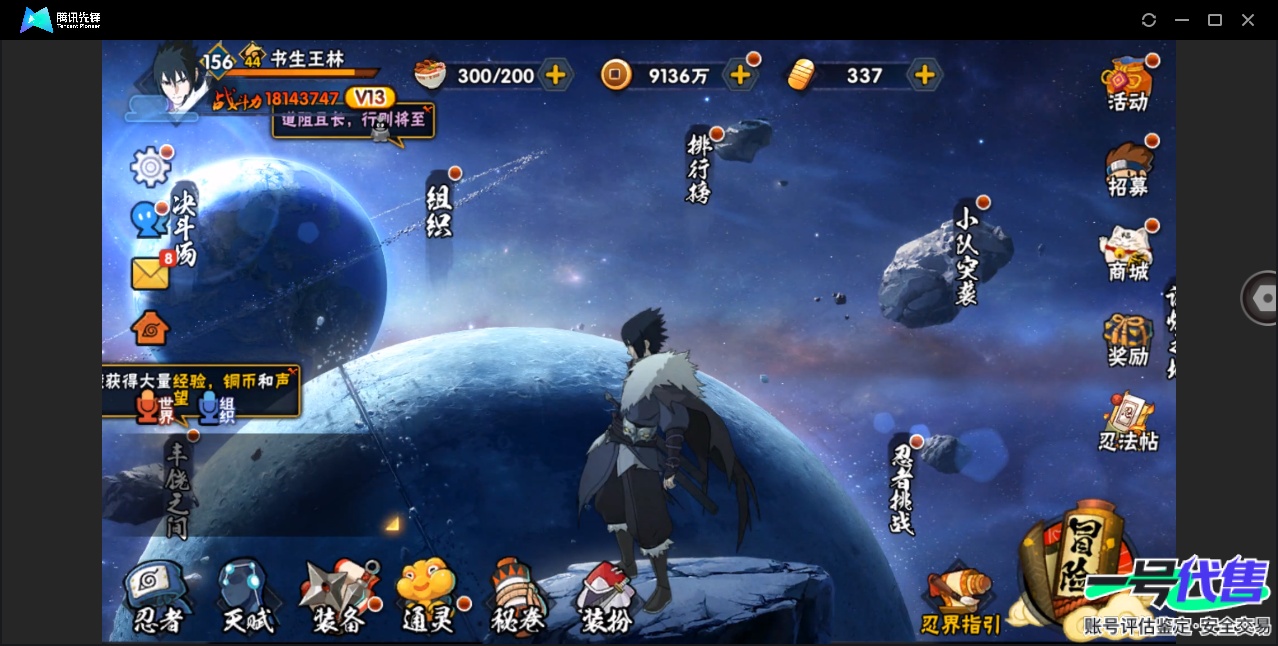Open the 天赋 talent menu
This screenshot has height=646, width=1278.
247,597
